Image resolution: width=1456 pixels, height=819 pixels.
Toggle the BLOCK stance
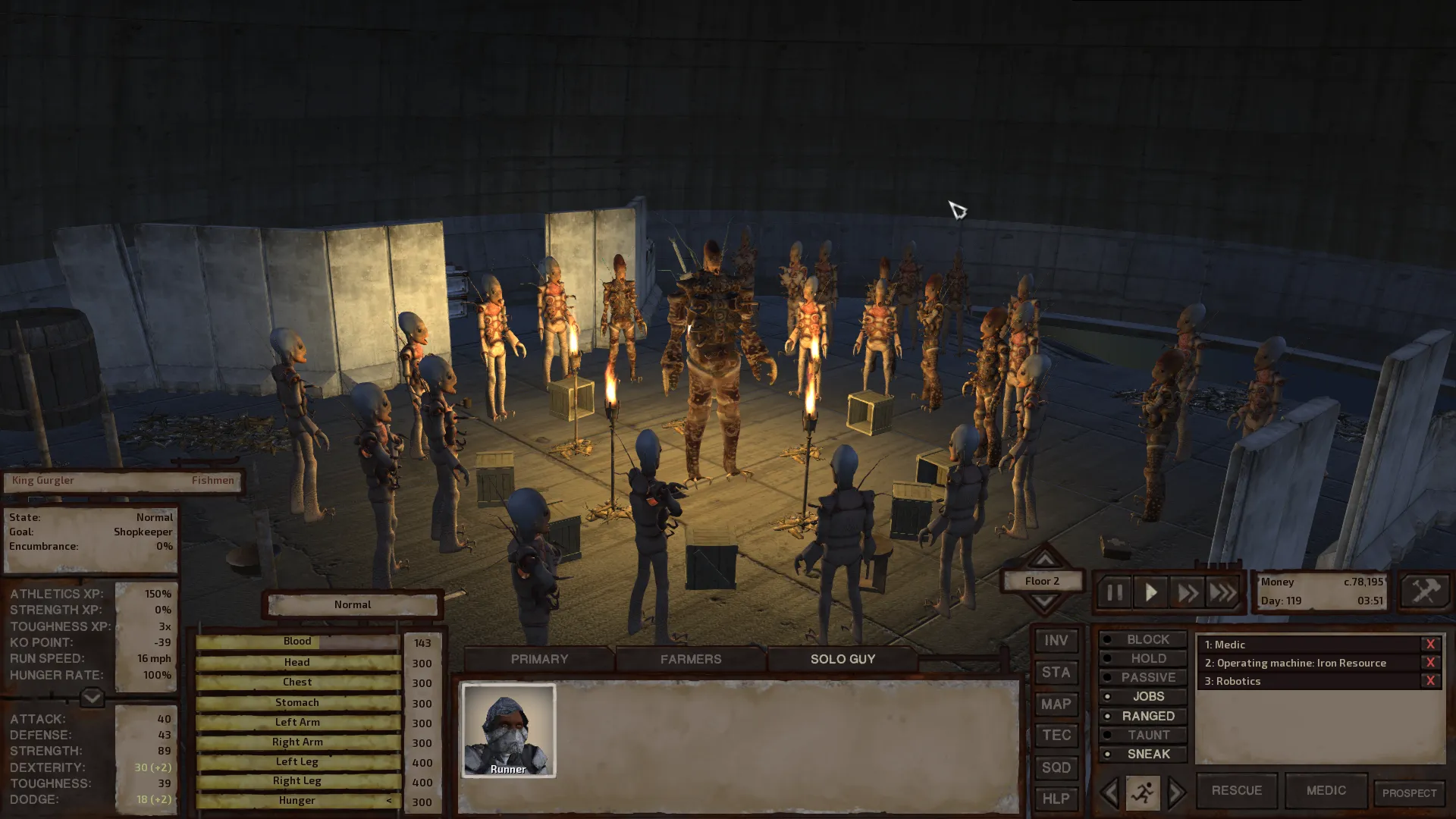tap(1143, 639)
